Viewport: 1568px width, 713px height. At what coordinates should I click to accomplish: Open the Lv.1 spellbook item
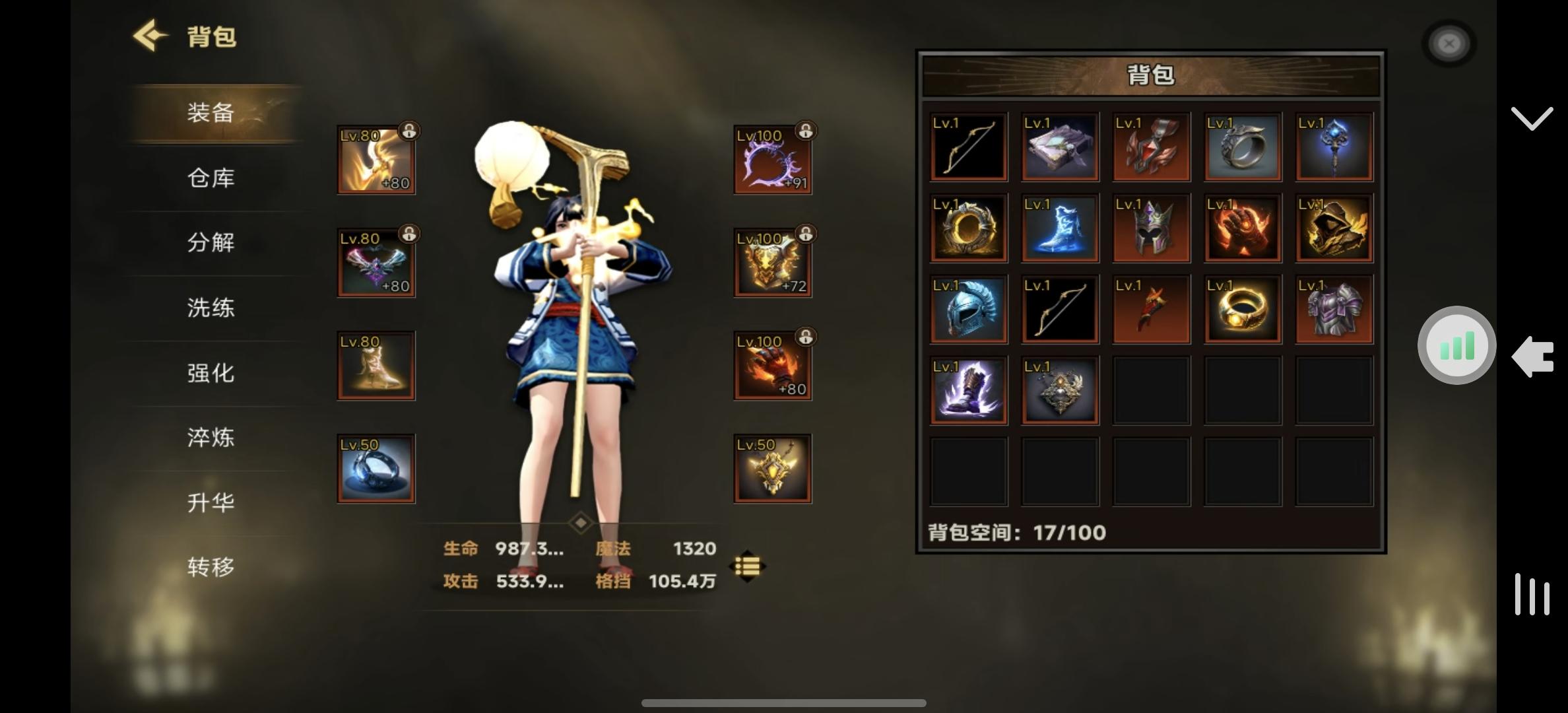pos(1059,146)
